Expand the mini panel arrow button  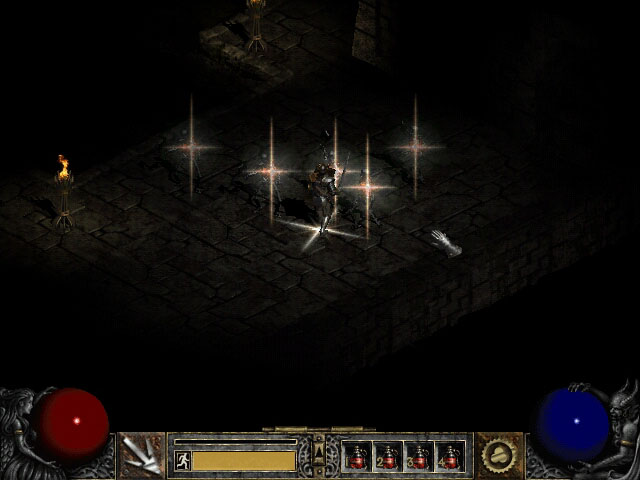319,447
